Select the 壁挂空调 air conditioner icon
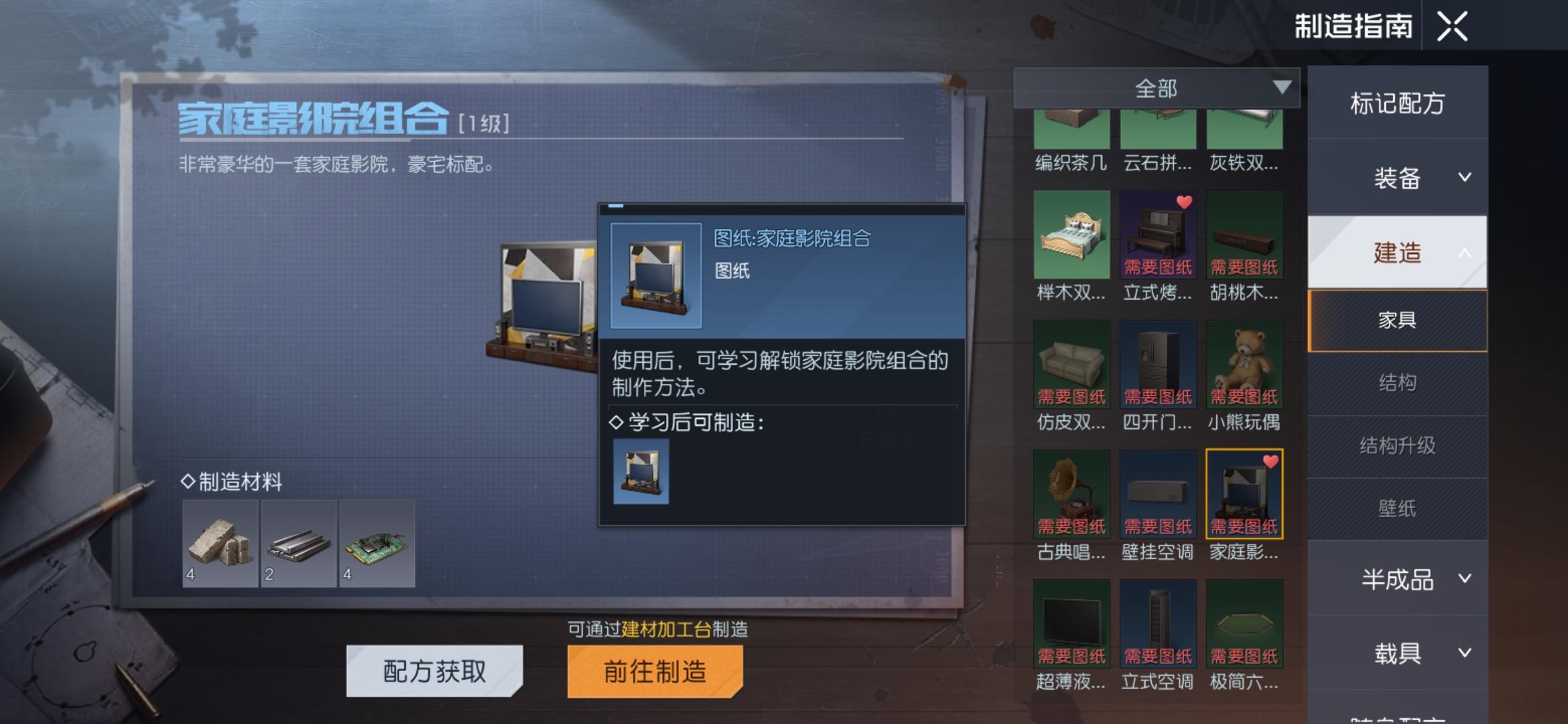Image resolution: width=1568 pixels, height=724 pixels. (x=1157, y=494)
